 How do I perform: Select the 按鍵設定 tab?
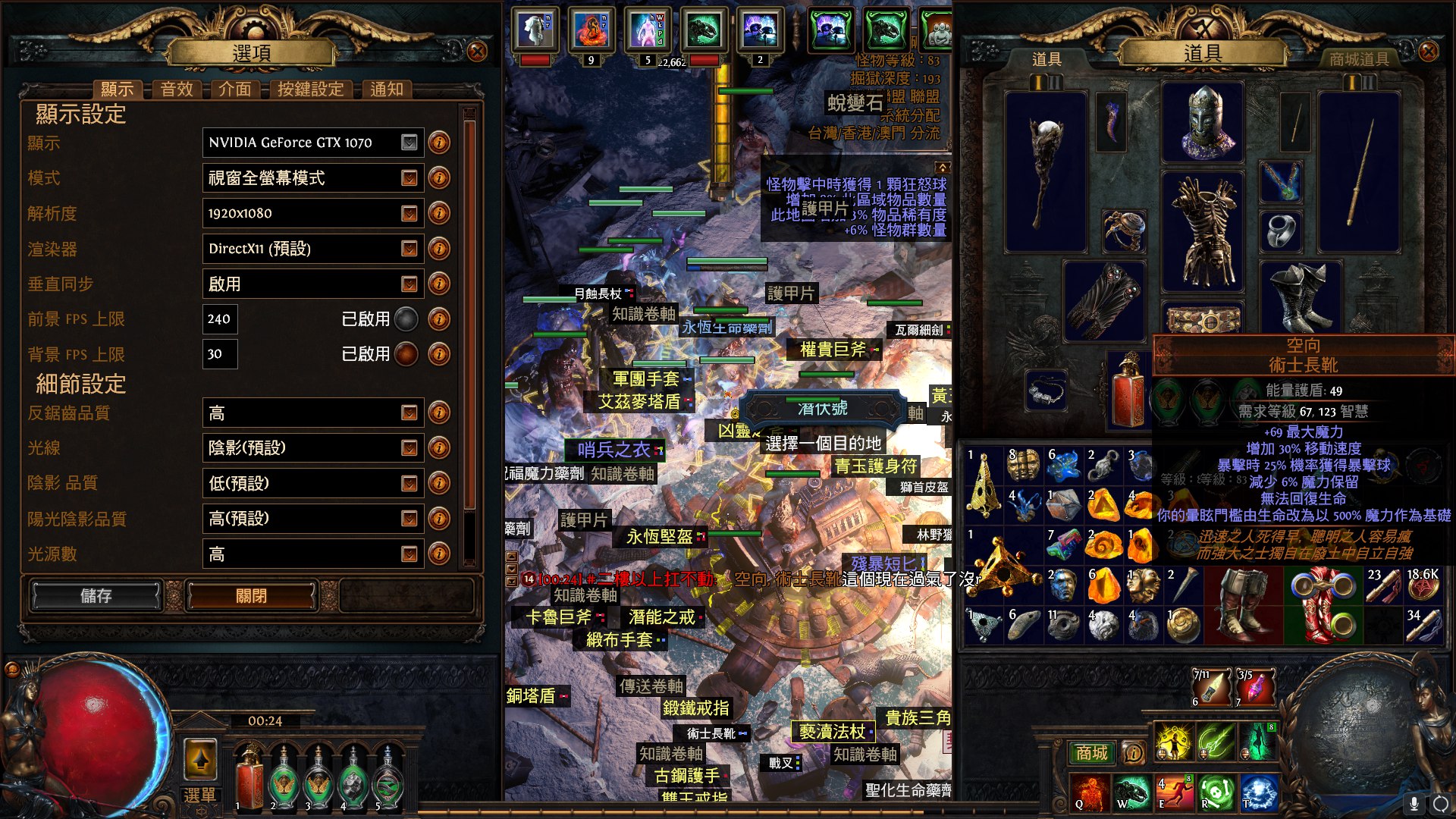(x=310, y=89)
